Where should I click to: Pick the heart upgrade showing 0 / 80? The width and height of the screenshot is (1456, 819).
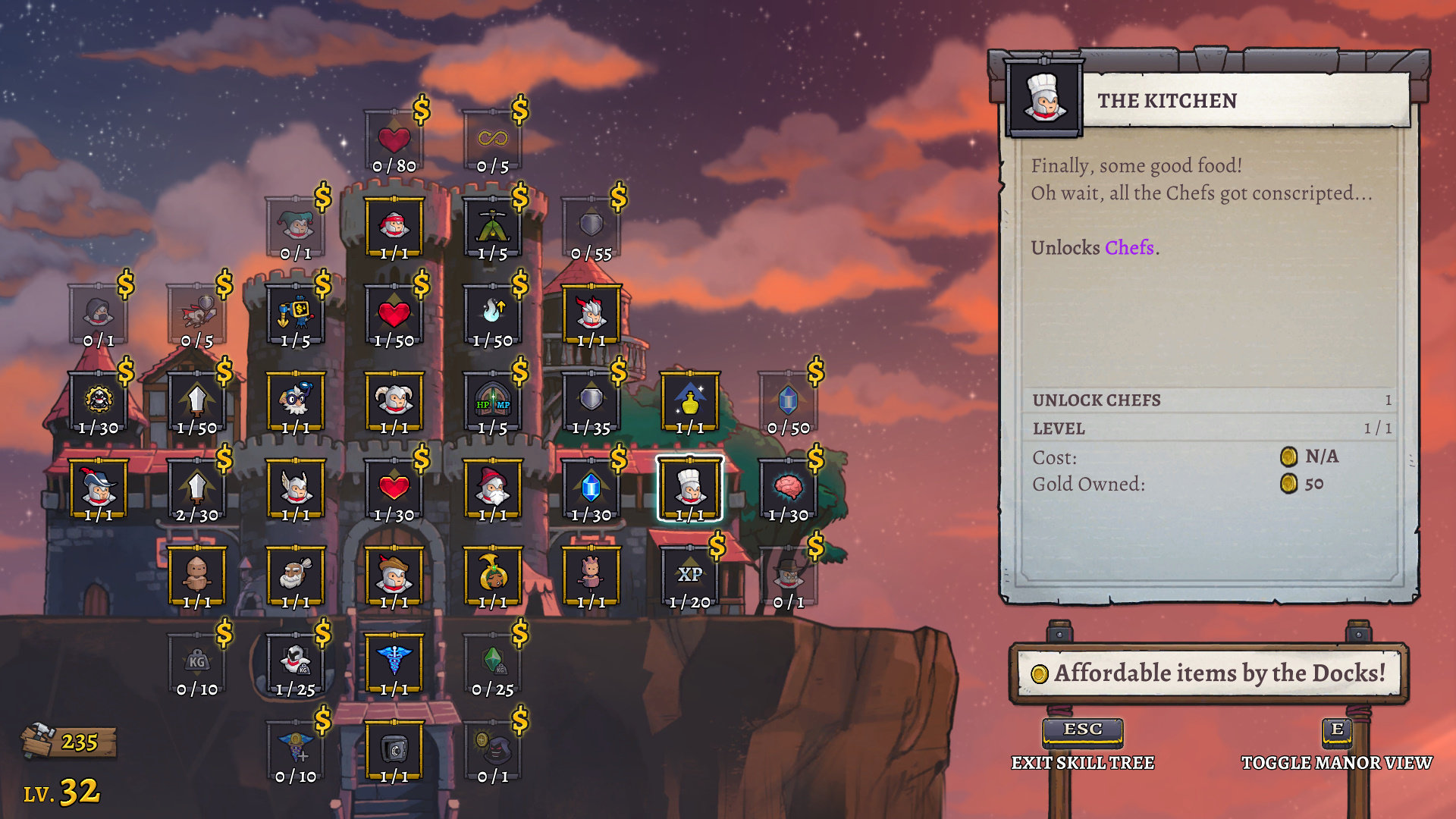(394, 140)
